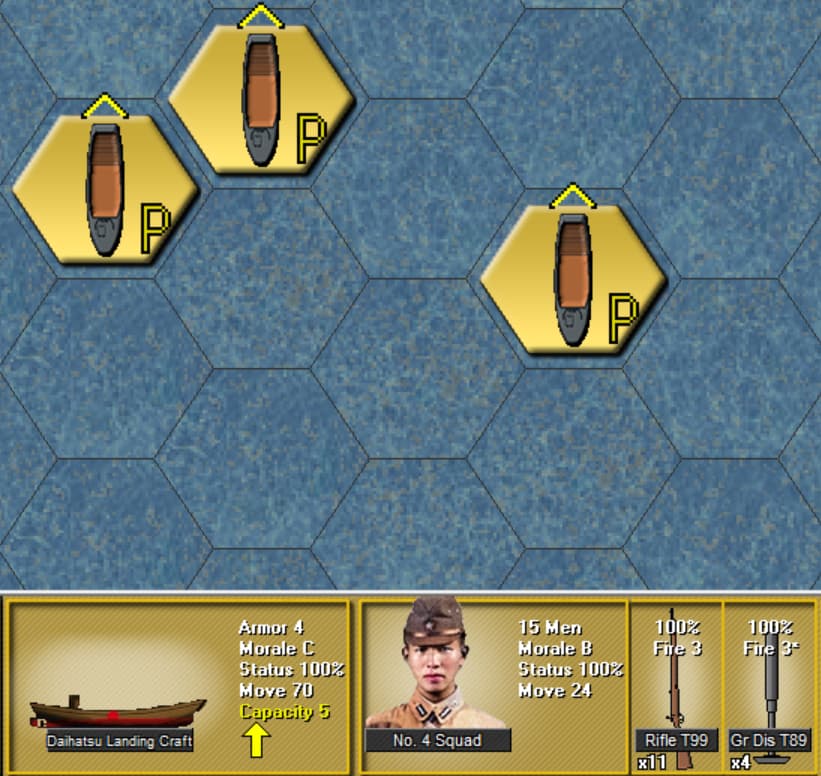Select the Rifle T99 weapon box

click(676, 686)
